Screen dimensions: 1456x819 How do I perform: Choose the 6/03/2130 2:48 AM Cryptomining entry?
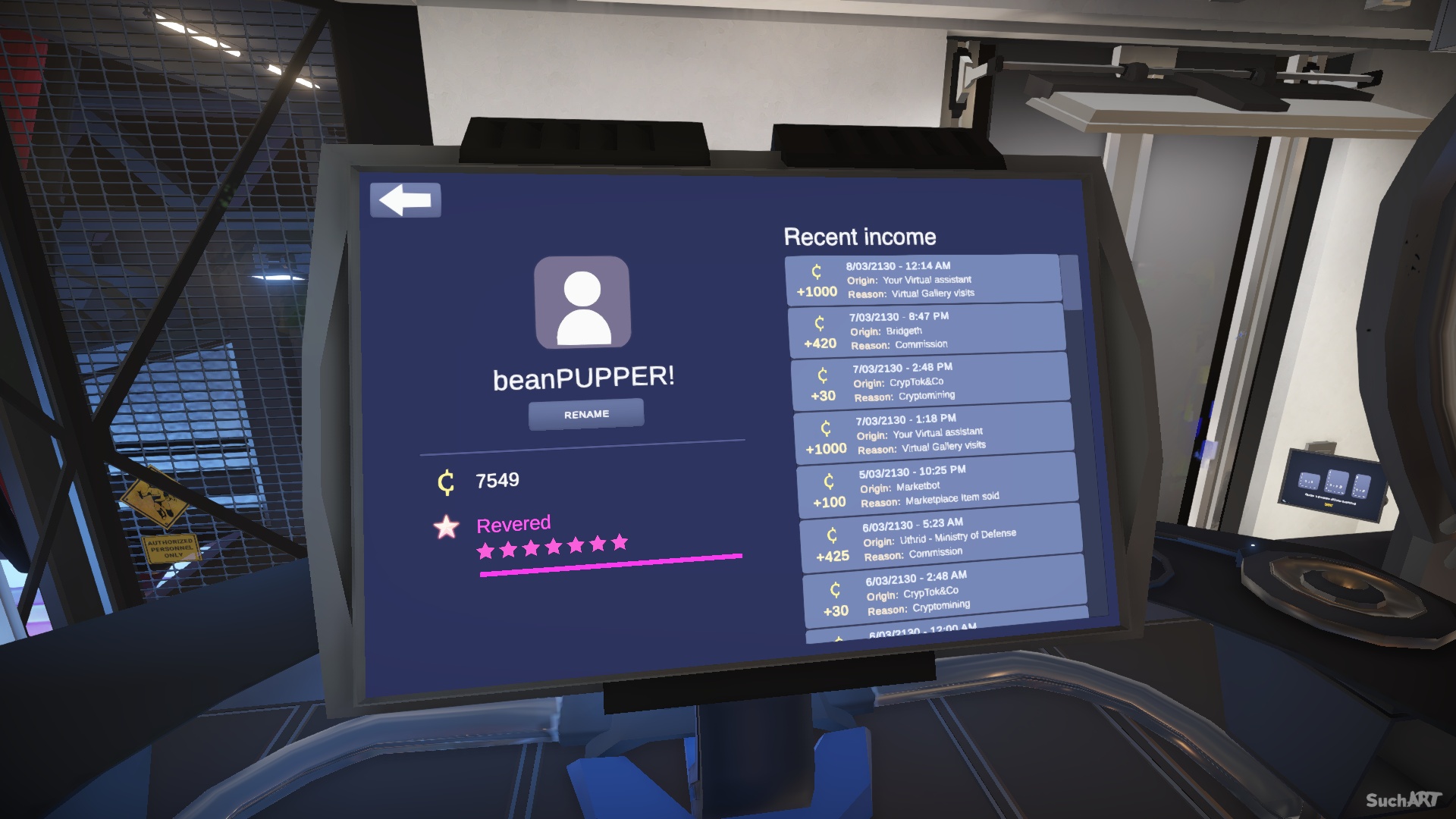[x=945, y=593]
